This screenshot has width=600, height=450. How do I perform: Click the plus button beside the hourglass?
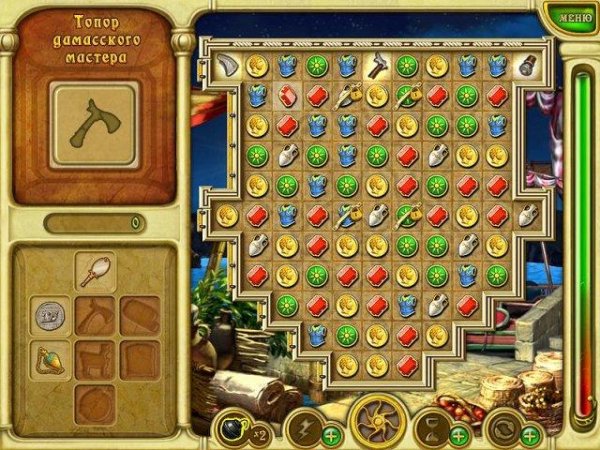pos(459,435)
